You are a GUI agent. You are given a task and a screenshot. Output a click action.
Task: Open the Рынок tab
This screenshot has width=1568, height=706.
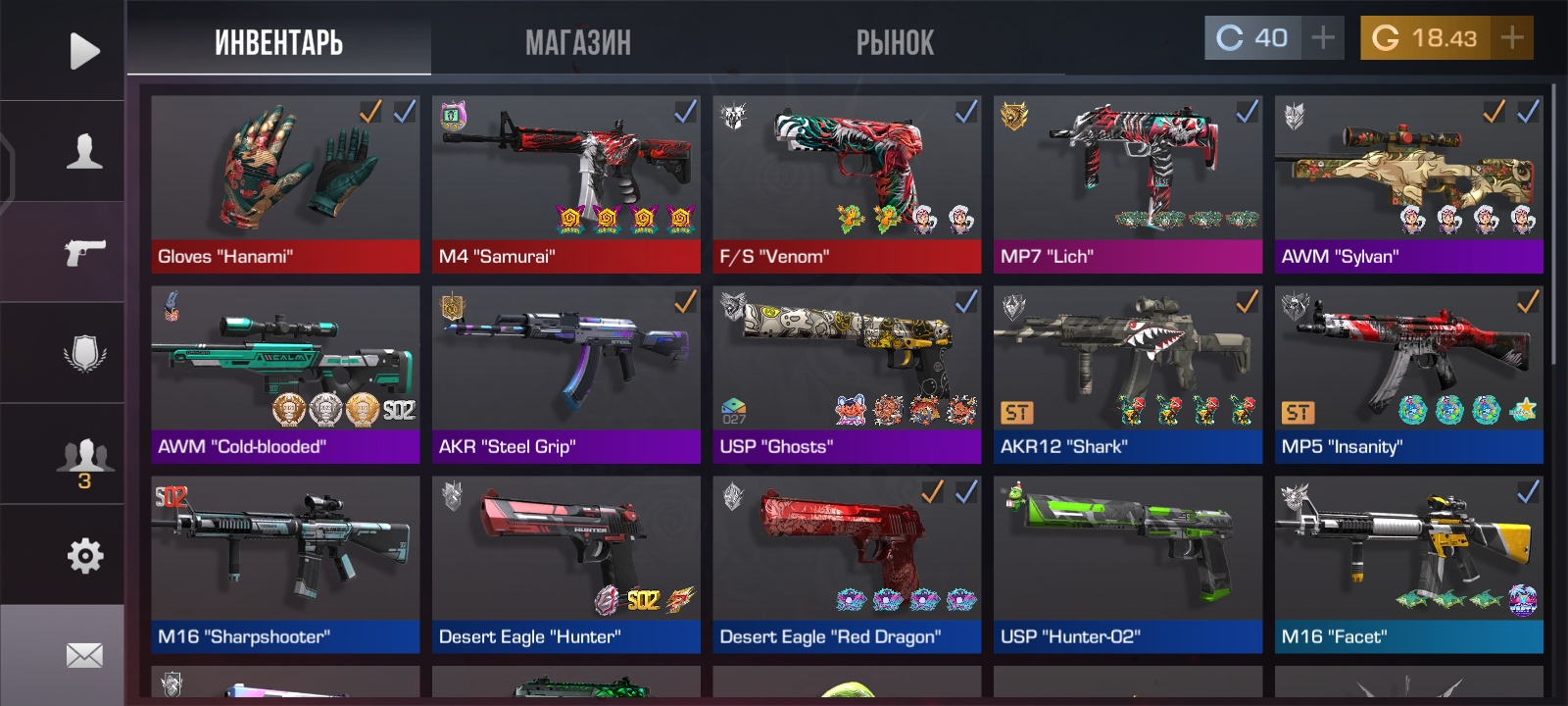(895, 43)
